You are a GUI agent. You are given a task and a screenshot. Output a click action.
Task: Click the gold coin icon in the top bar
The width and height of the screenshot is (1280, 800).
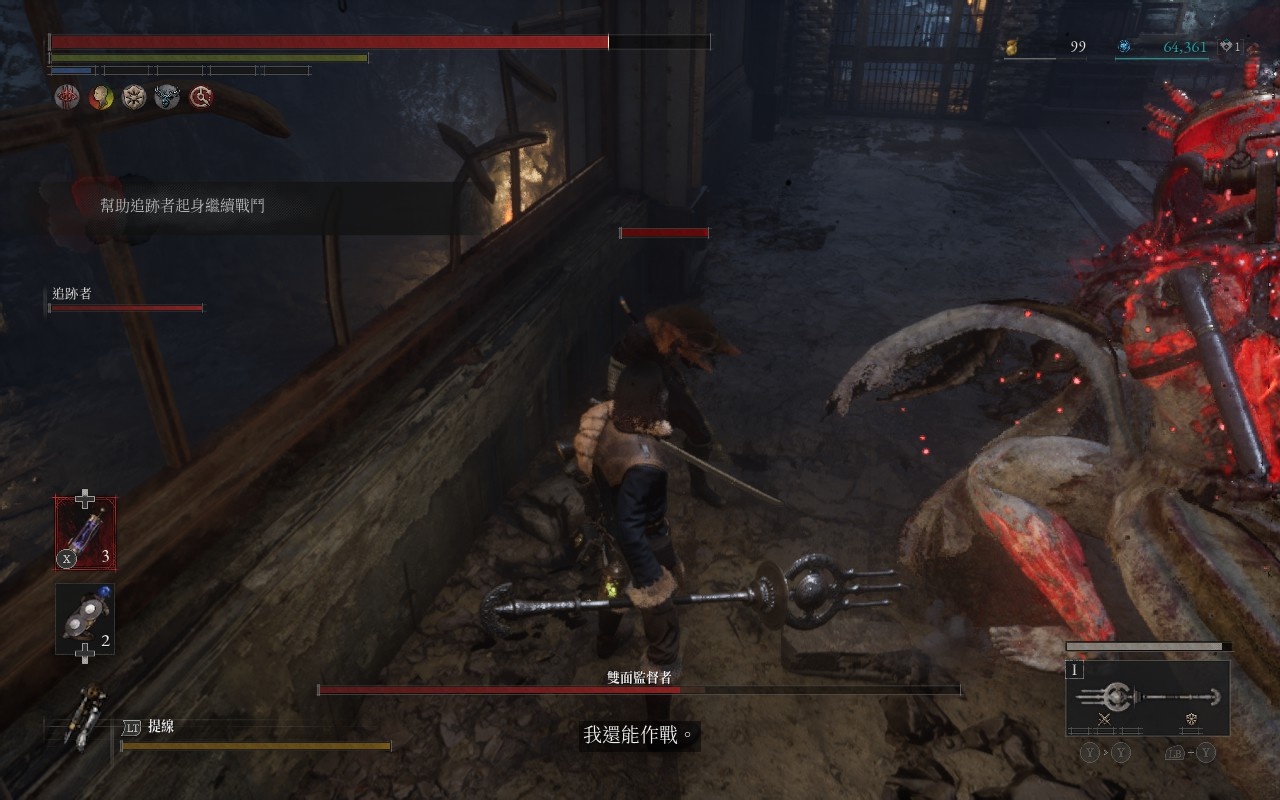tap(1011, 47)
